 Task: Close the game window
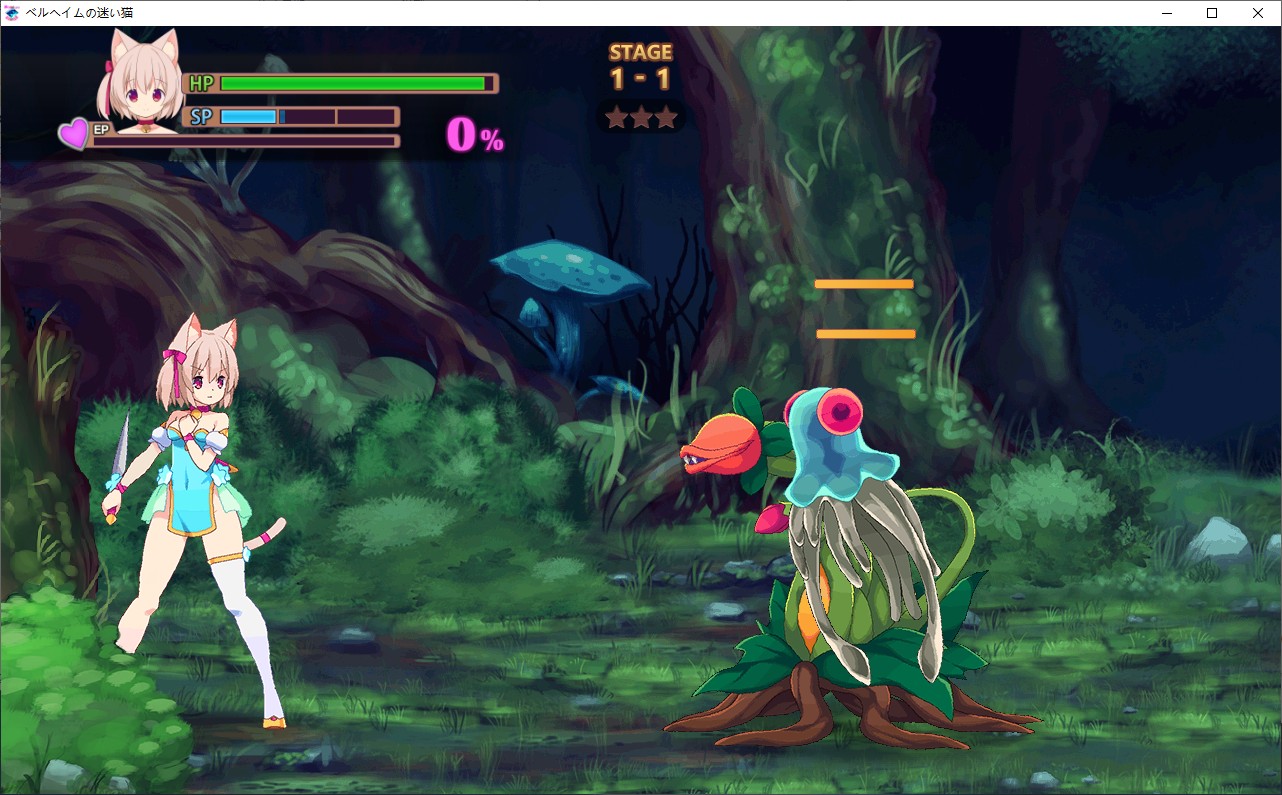click(x=1257, y=13)
